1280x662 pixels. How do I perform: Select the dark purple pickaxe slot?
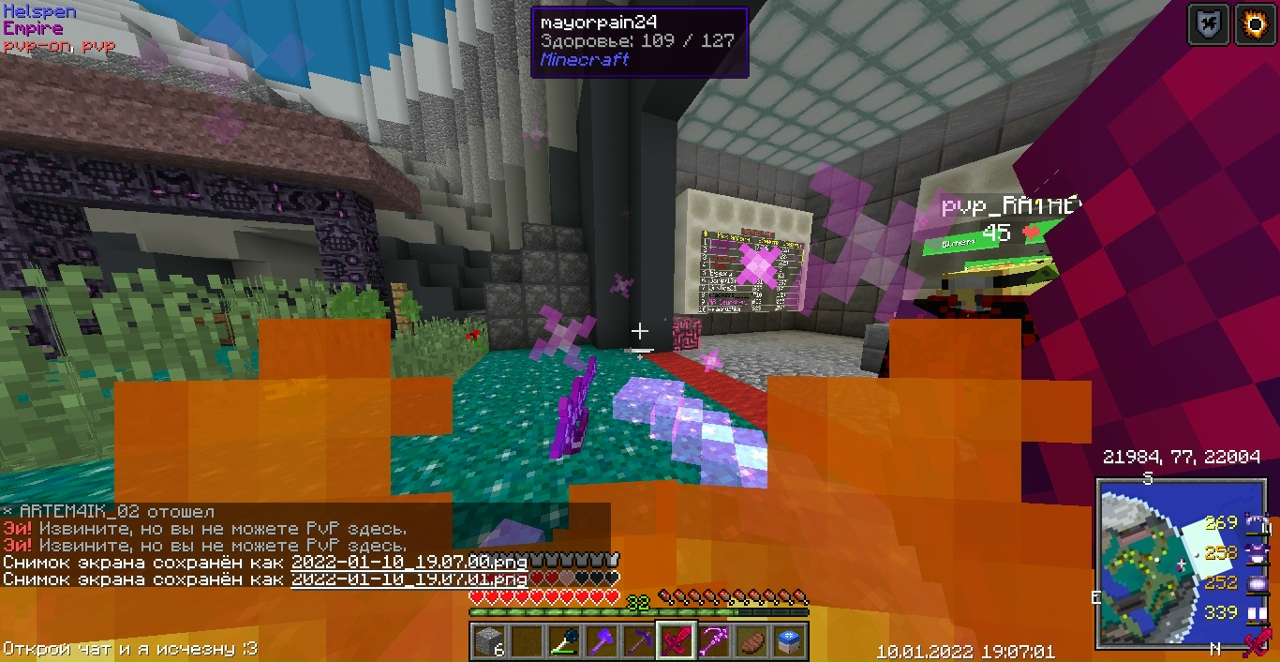639,640
